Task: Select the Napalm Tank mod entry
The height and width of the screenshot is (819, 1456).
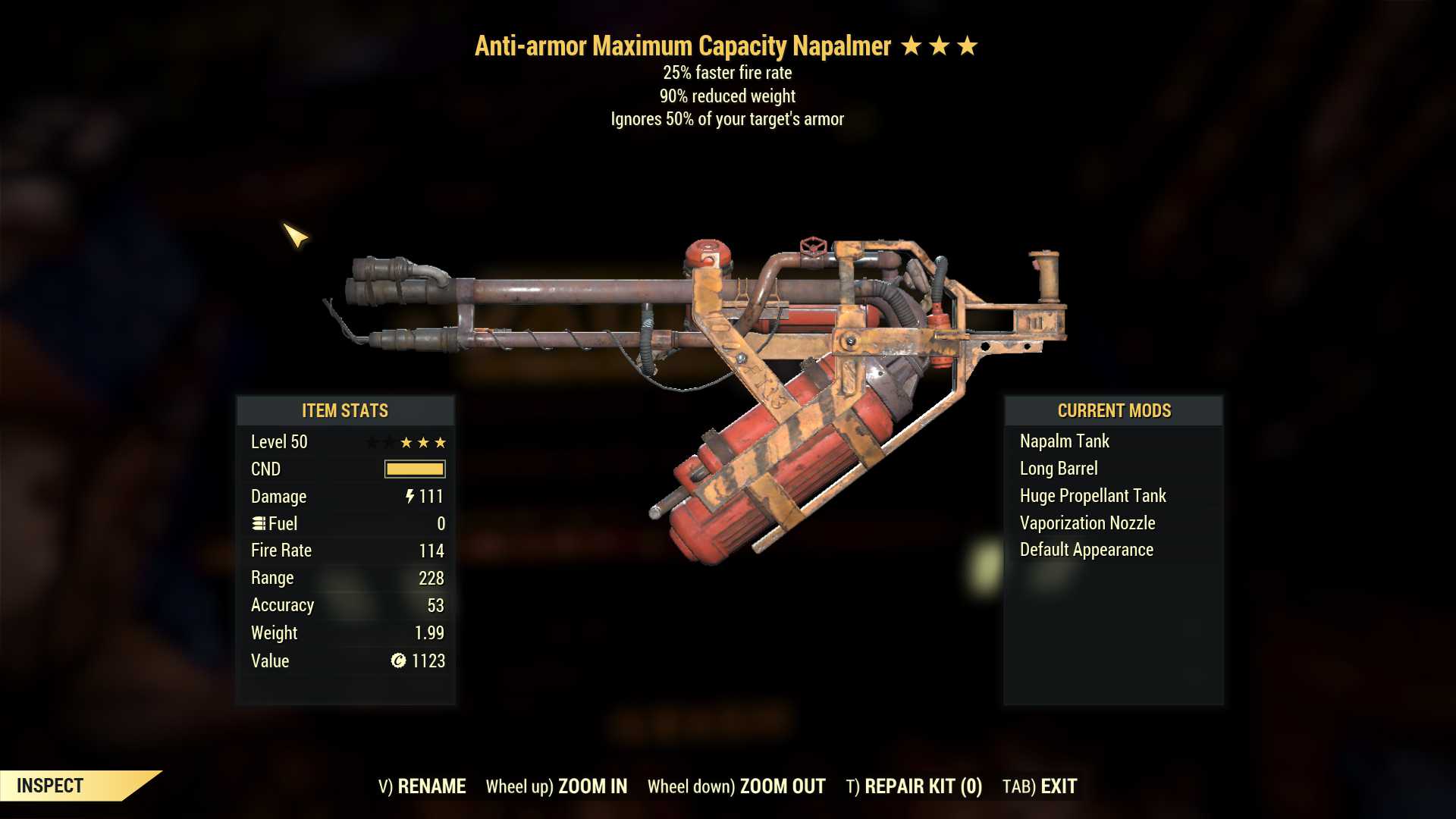Action: [1063, 441]
